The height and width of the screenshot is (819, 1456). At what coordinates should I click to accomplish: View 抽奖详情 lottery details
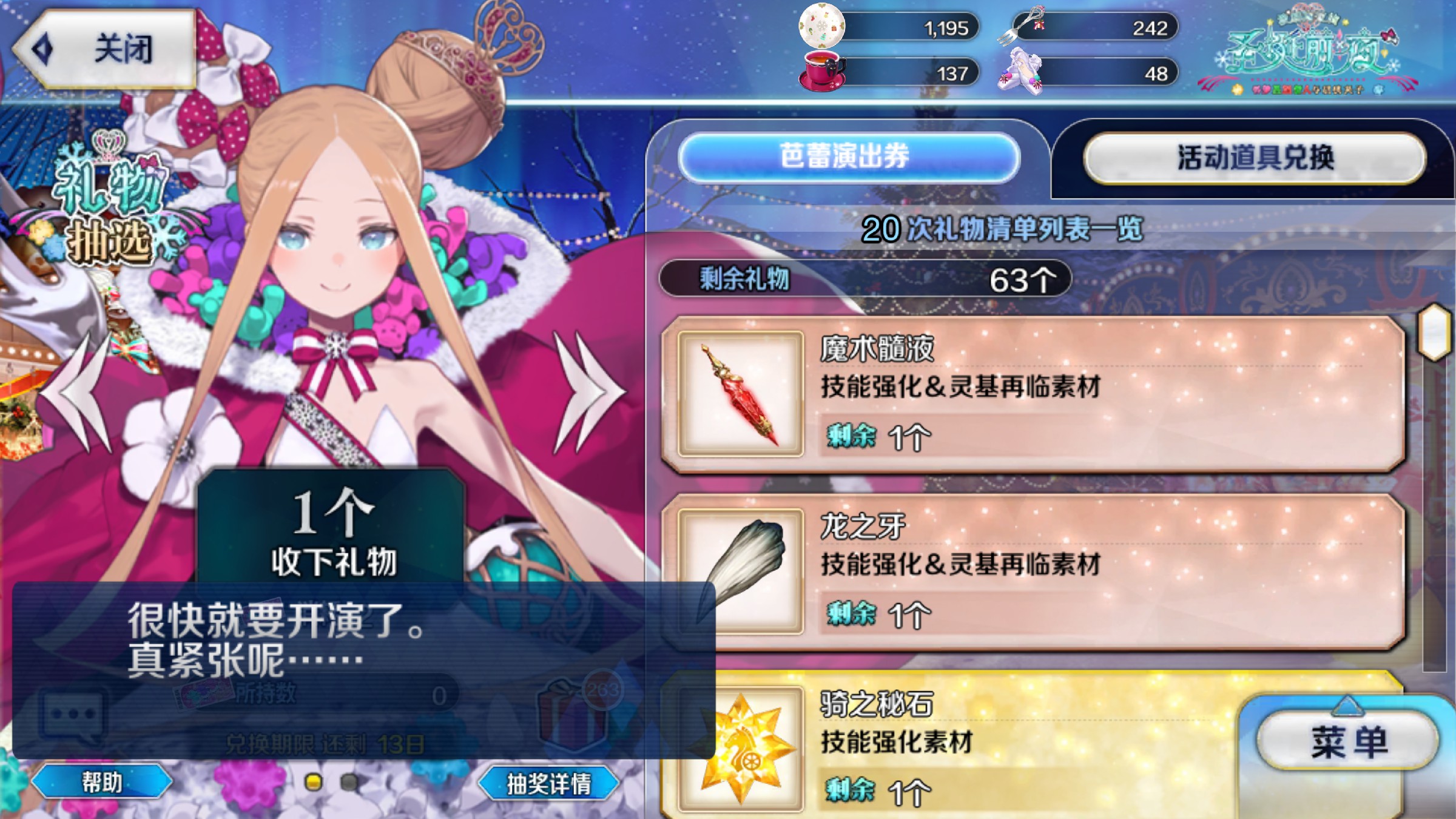(548, 784)
